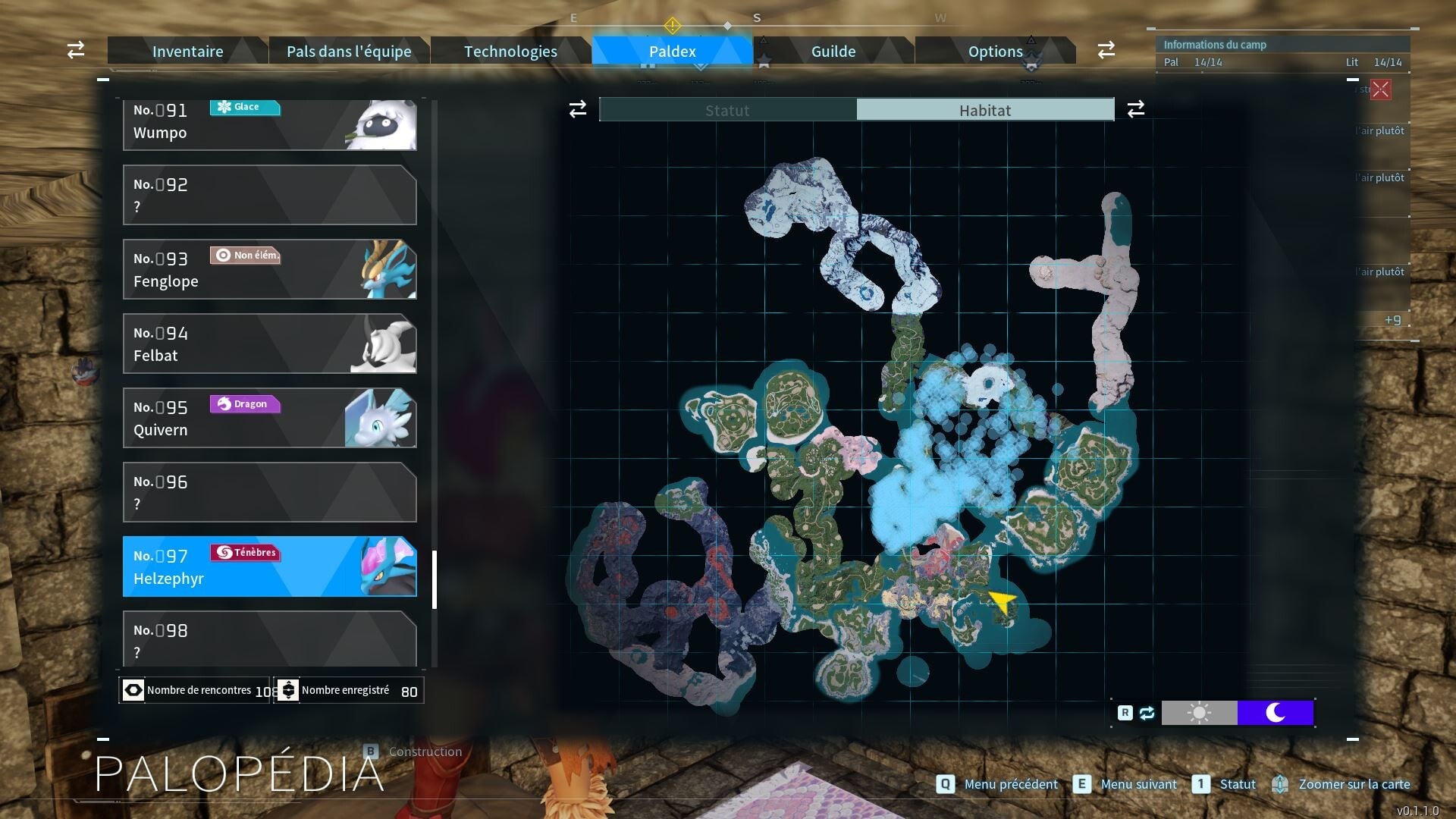Image resolution: width=1456 pixels, height=819 pixels.
Task: Choose Quivern from the list
Action: coord(269,418)
